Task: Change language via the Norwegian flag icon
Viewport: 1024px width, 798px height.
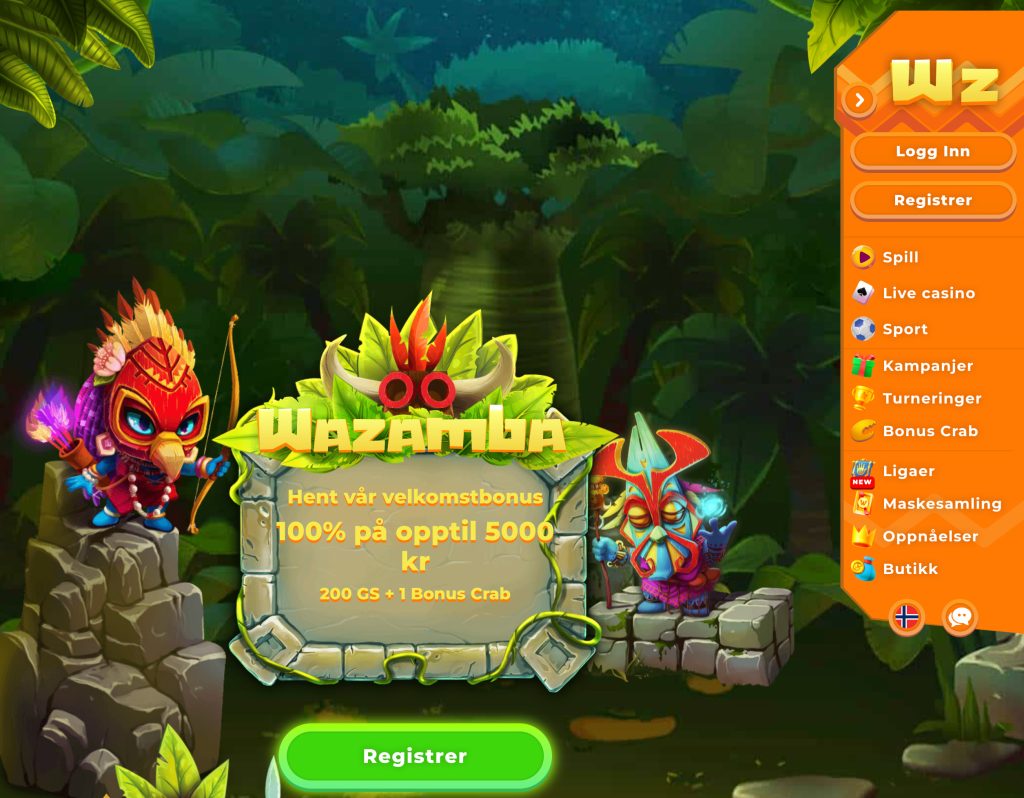Action: [907, 617]
